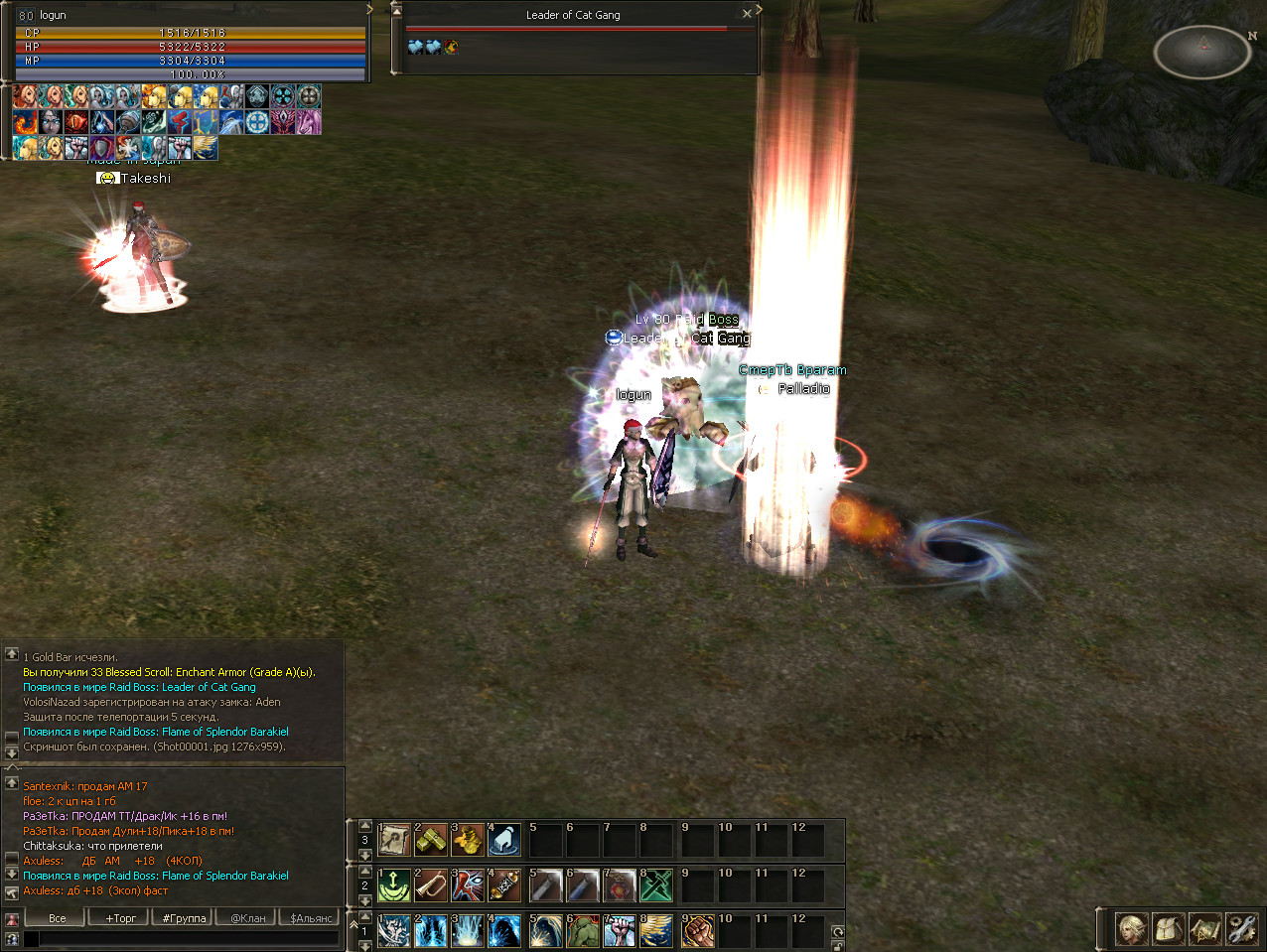Image resolution: width=1267 pixels, height=952 pixels.
Task: Open the inventory backpack icon
Action: click(x=1169, y=930)
